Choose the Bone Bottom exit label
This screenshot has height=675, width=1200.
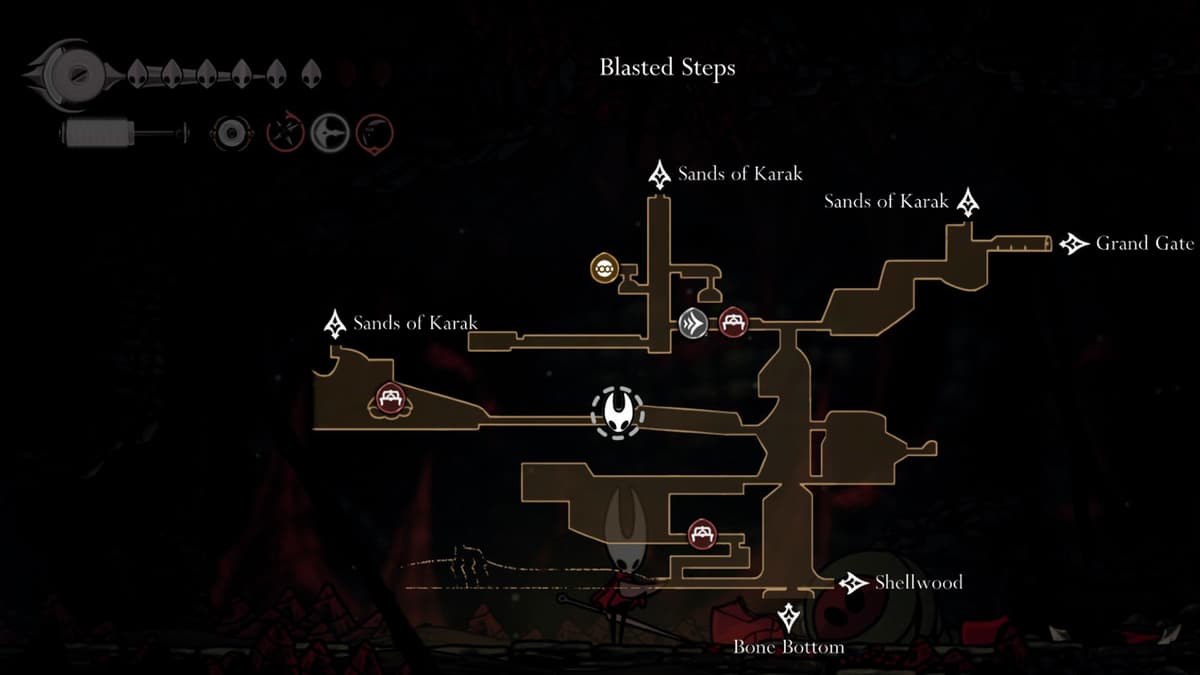(788, 647)
